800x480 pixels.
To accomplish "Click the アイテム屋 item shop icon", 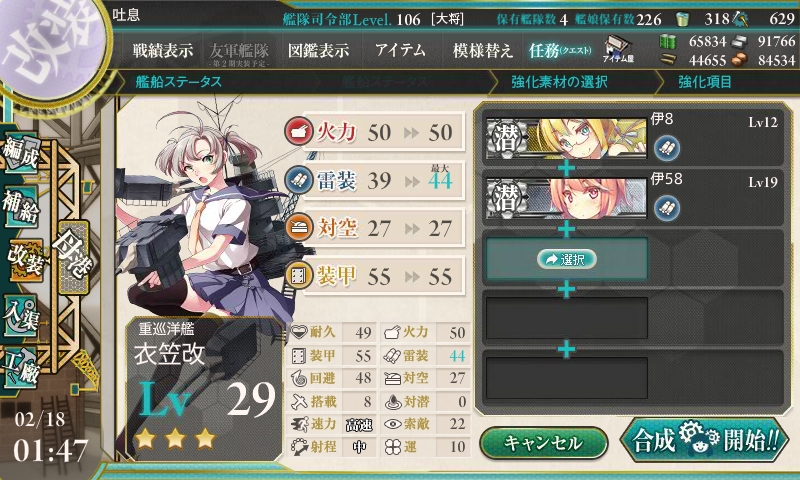I will tap(617, 49).
